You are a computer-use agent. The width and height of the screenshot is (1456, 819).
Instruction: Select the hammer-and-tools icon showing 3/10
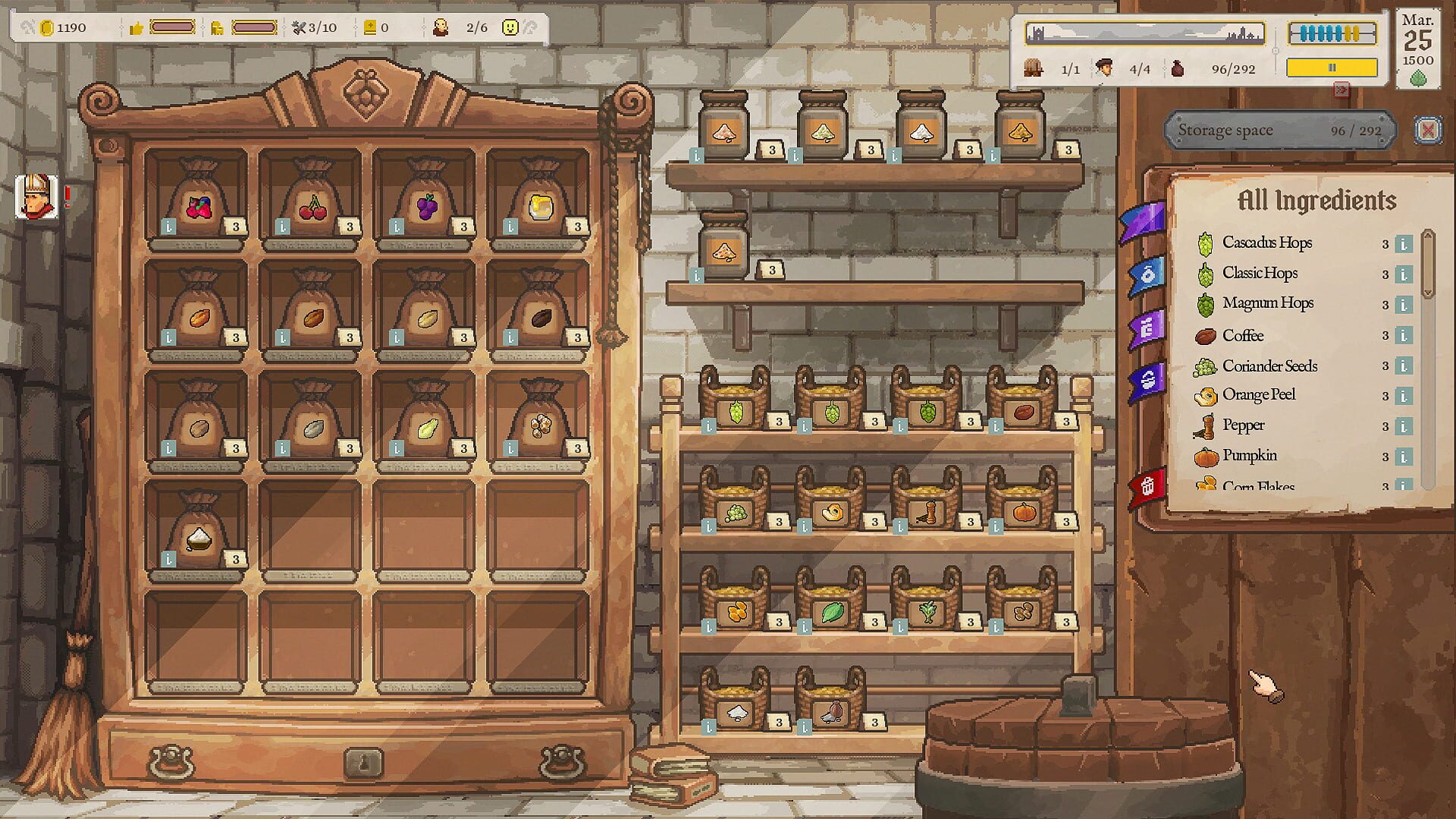(x=297, y=27)
